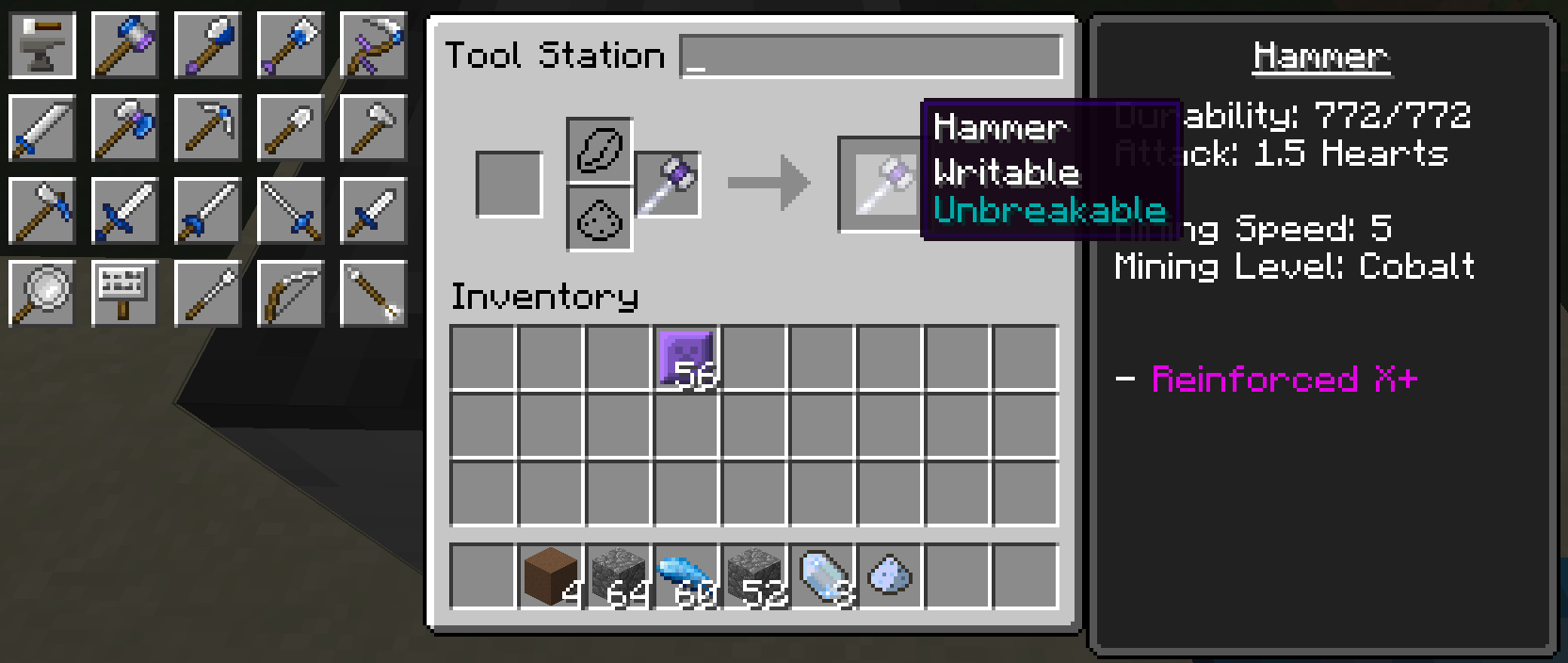
Task: Select the purple slime block stack
Action: click(687, 359)
